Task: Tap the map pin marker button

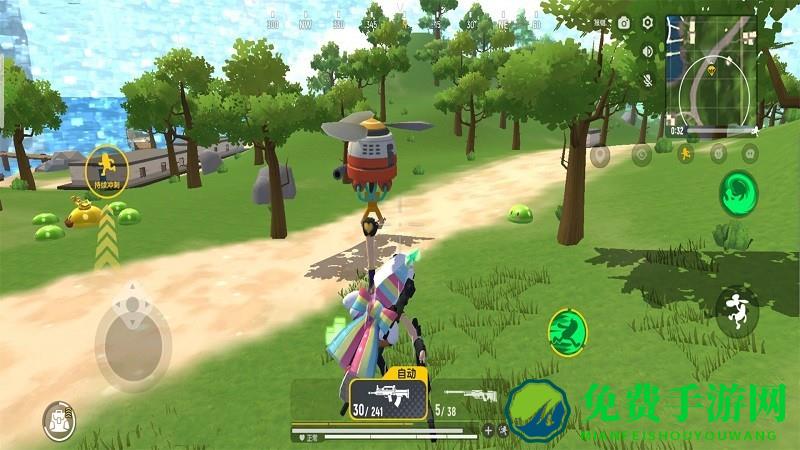Action: pyautogui.click(x=601, y=155)
